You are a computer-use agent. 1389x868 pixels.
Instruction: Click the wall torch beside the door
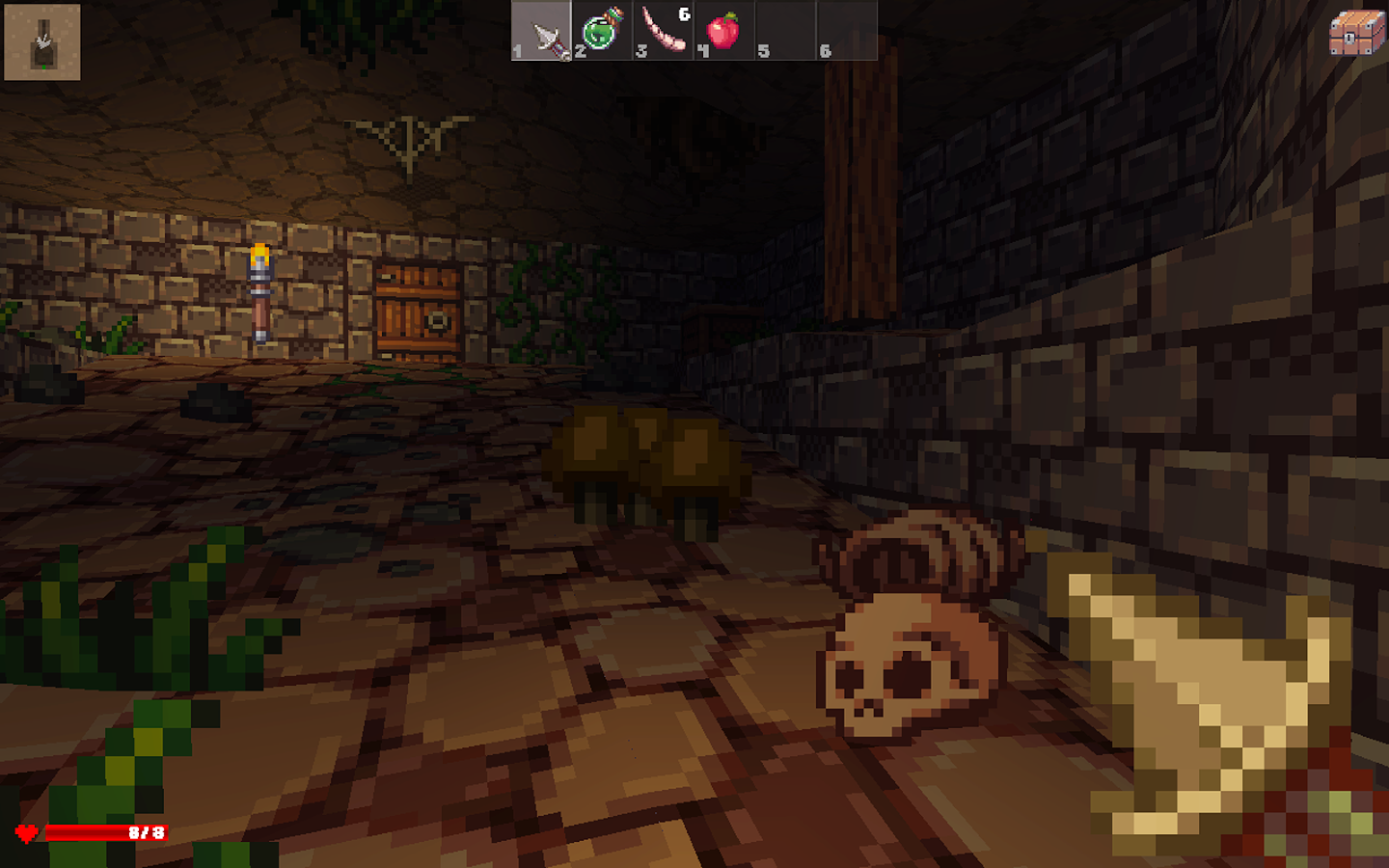tap(259, 289)
